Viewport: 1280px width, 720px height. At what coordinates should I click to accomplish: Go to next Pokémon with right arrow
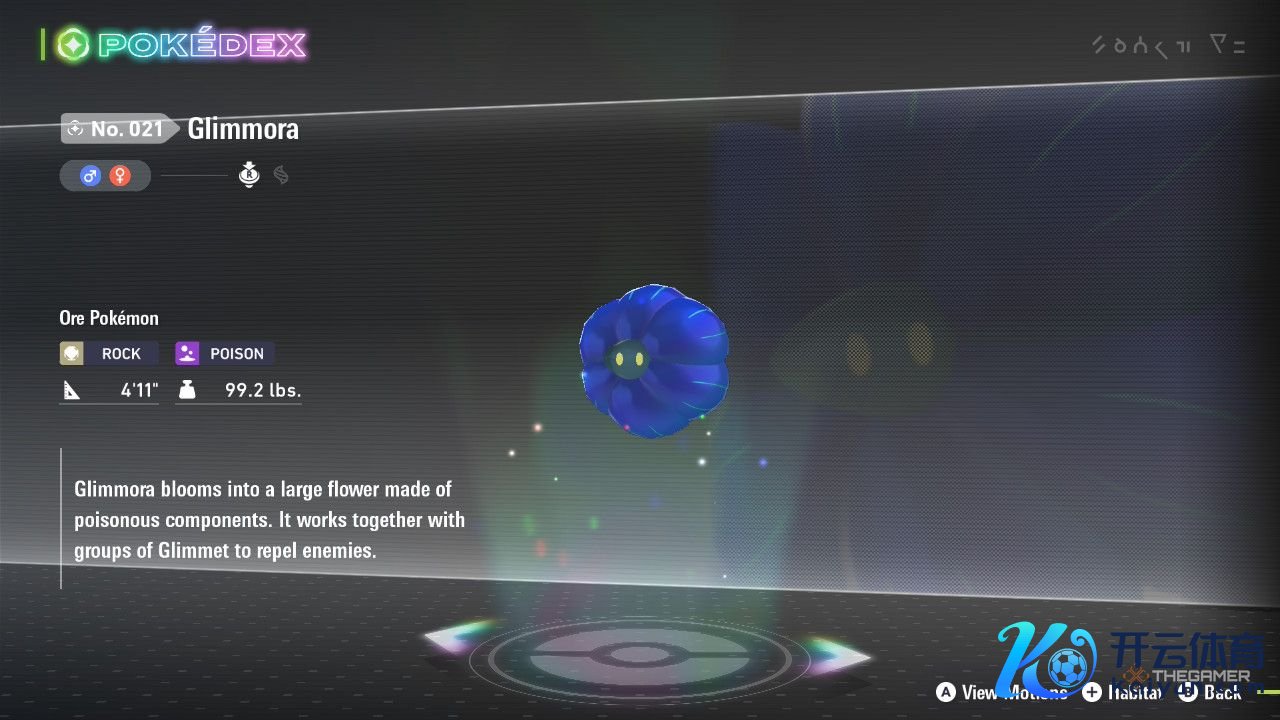point(838,656)
